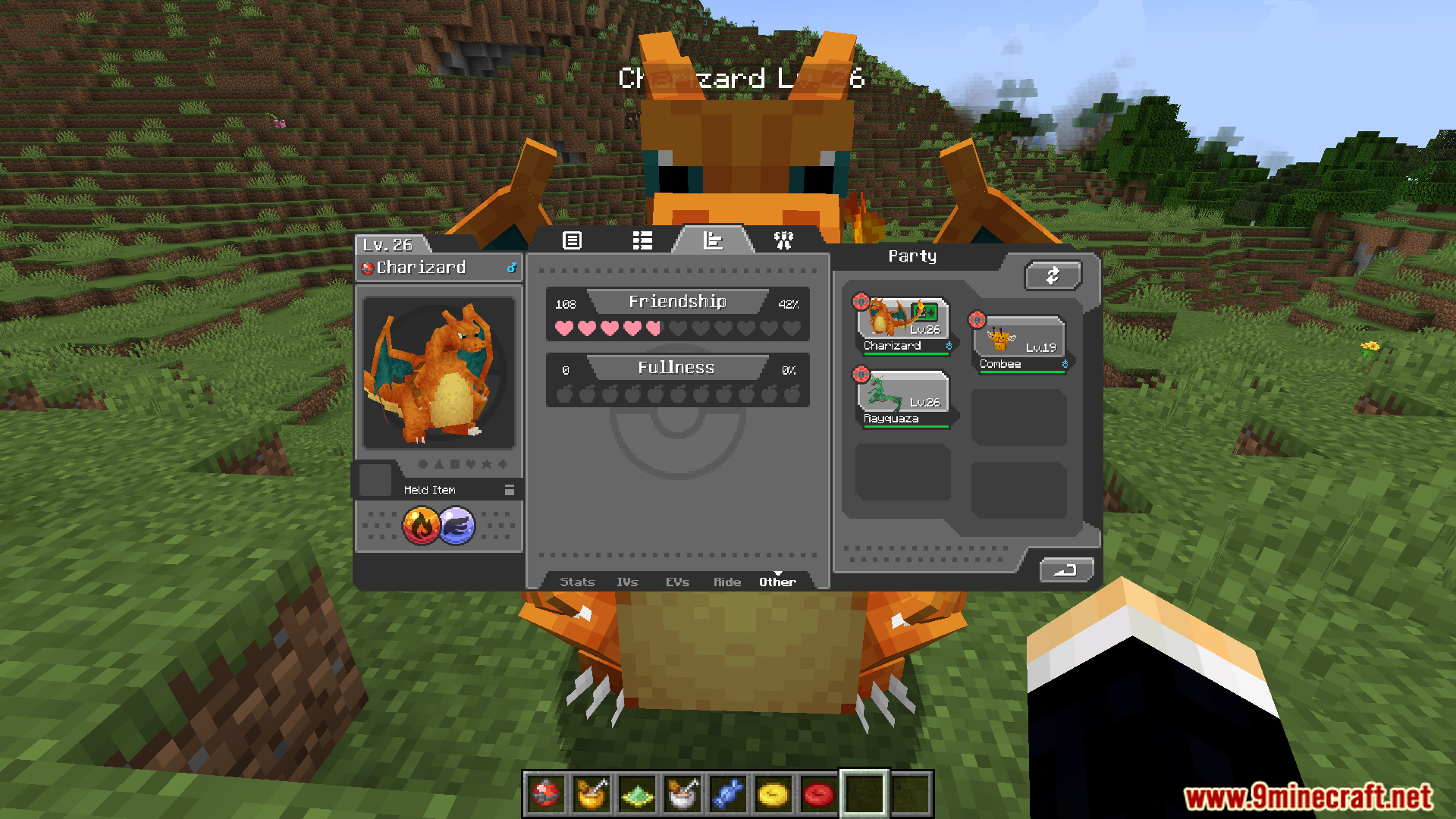This screenshot has height=819, width=1456.
Task: Exit the summary with the return arrow button
Action: click(x=1065, y=570)
